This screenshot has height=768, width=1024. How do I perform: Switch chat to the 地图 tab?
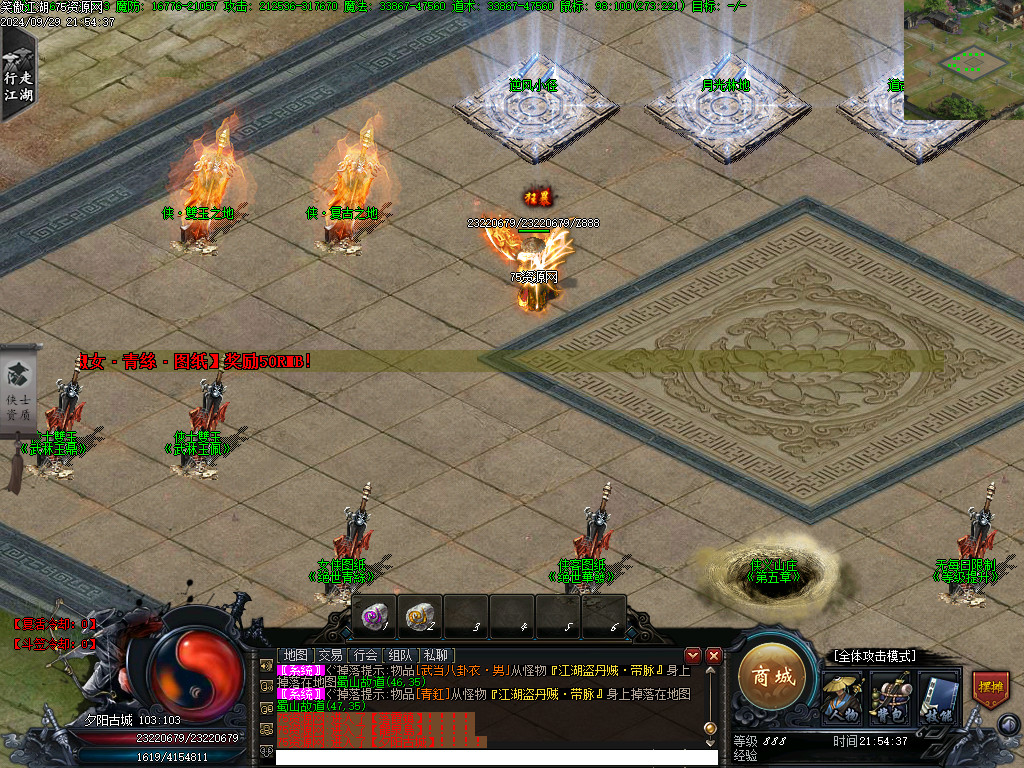[x=296, y=655]
